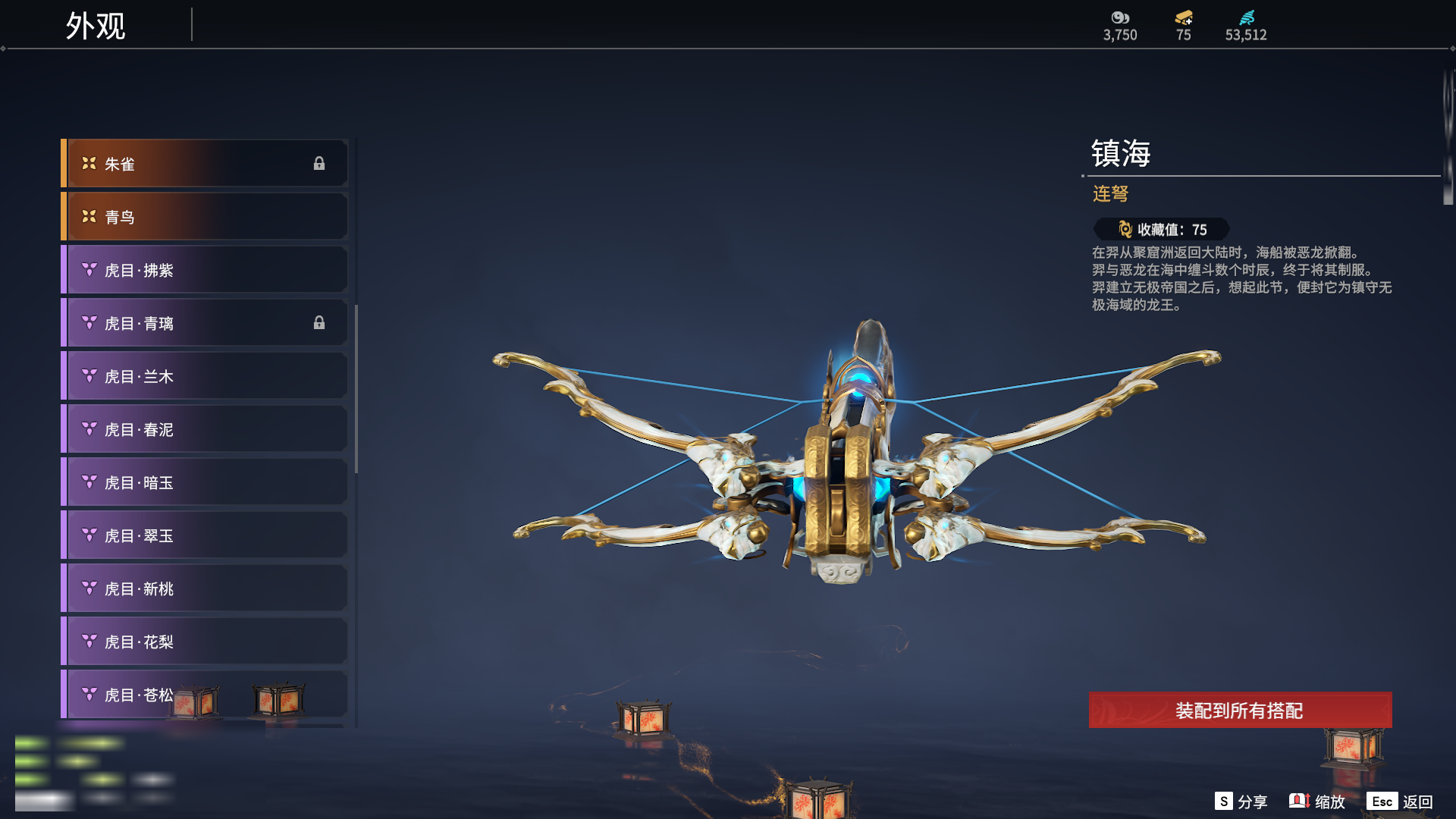This screenshot has height=819, width=1456.
Task: Choose the 虎目·翠玉 skin
Action: coord(205,535)
